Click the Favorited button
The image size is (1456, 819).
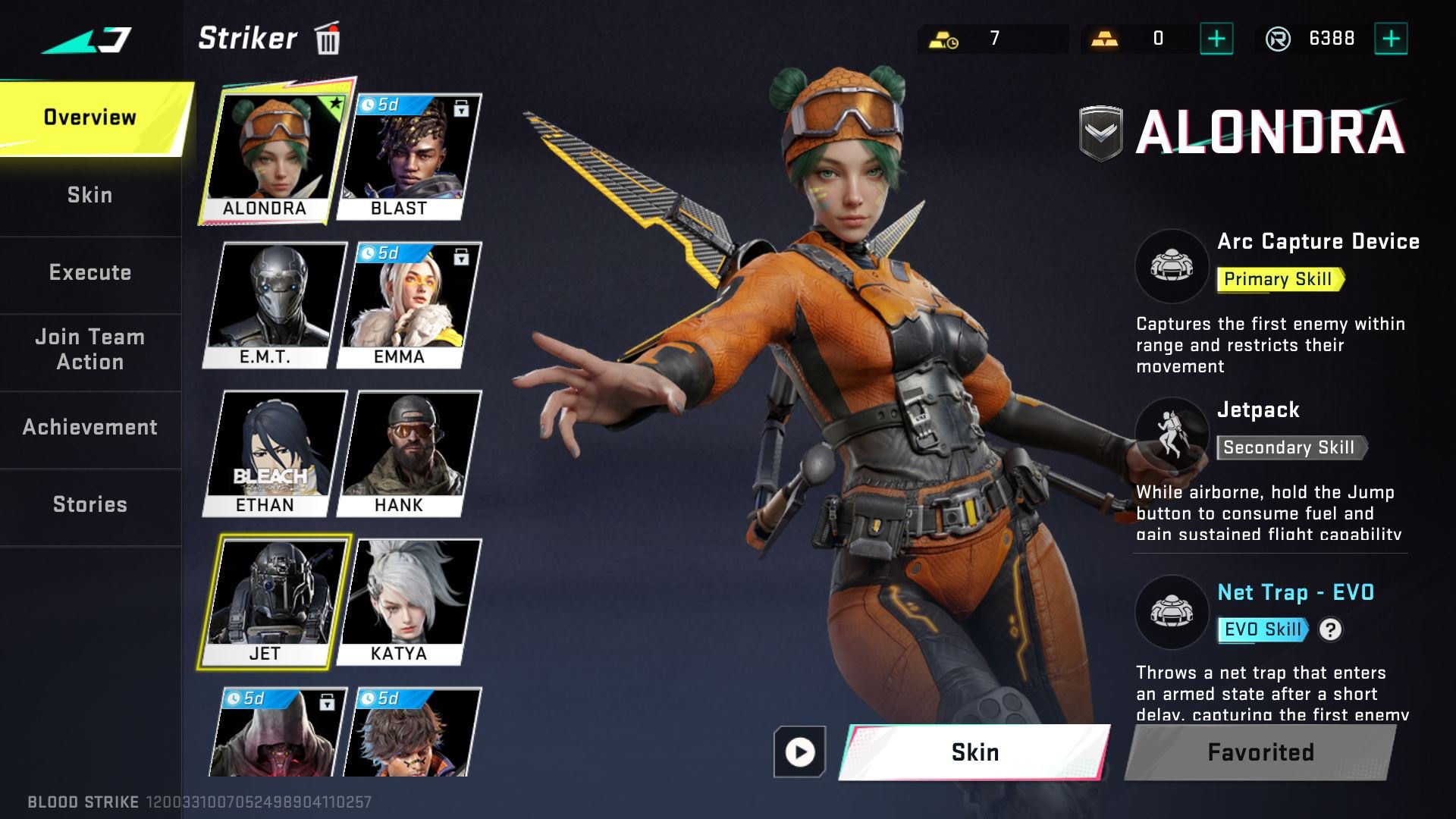[x=1260, y=752]
